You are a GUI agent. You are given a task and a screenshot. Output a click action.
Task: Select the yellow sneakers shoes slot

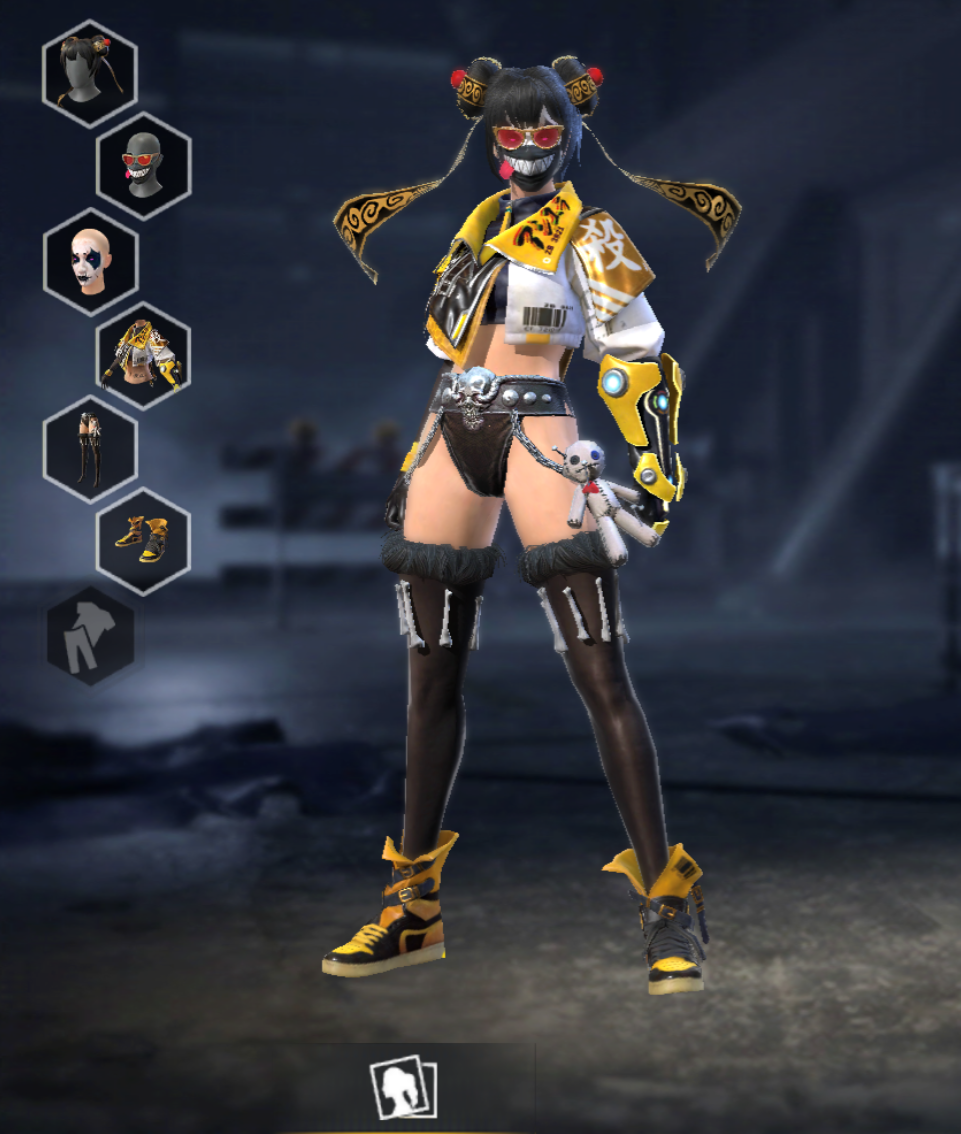(x=143, y=542)
